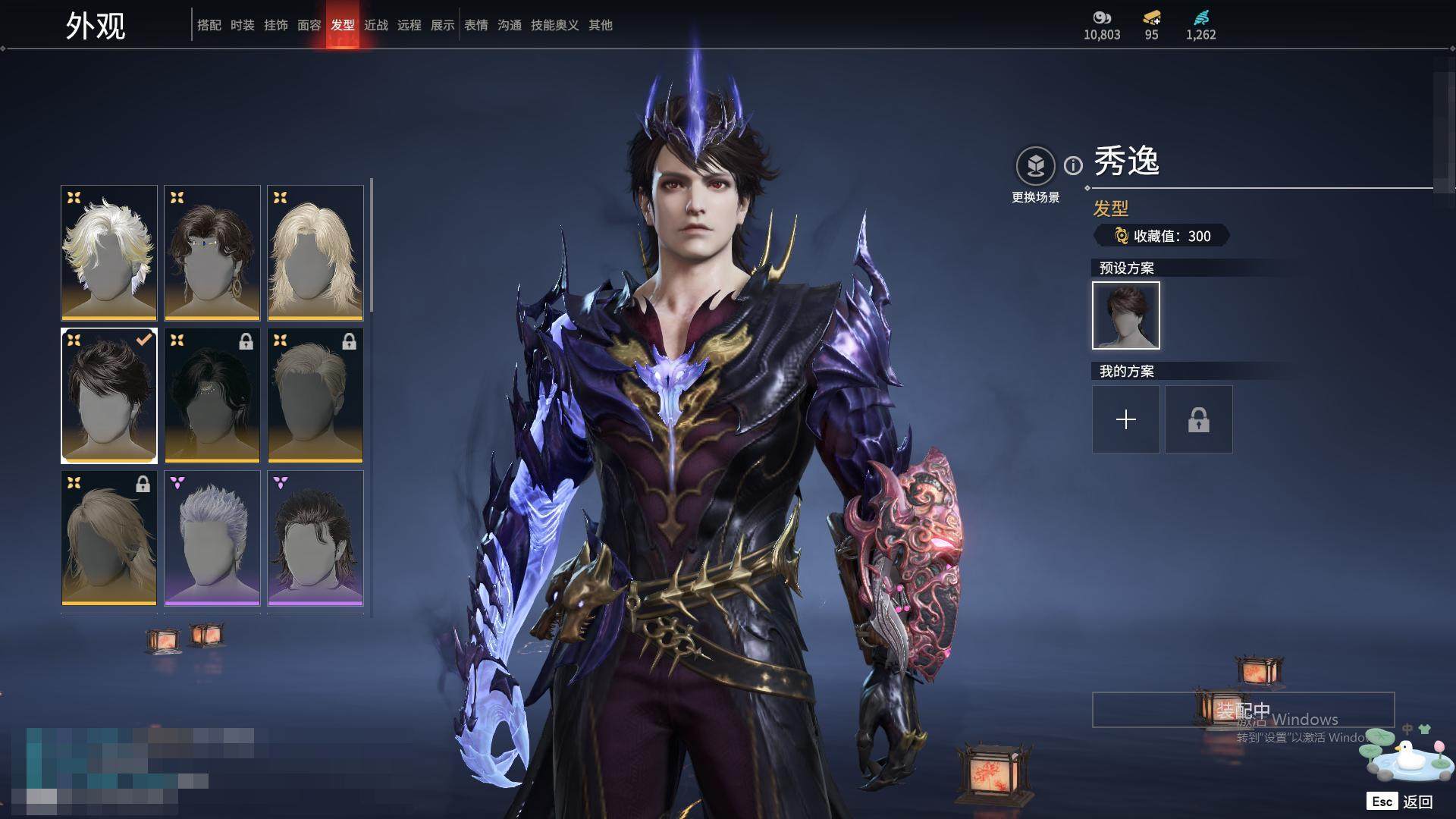Open the 技能奥义 tab

[x=555, y=25]
